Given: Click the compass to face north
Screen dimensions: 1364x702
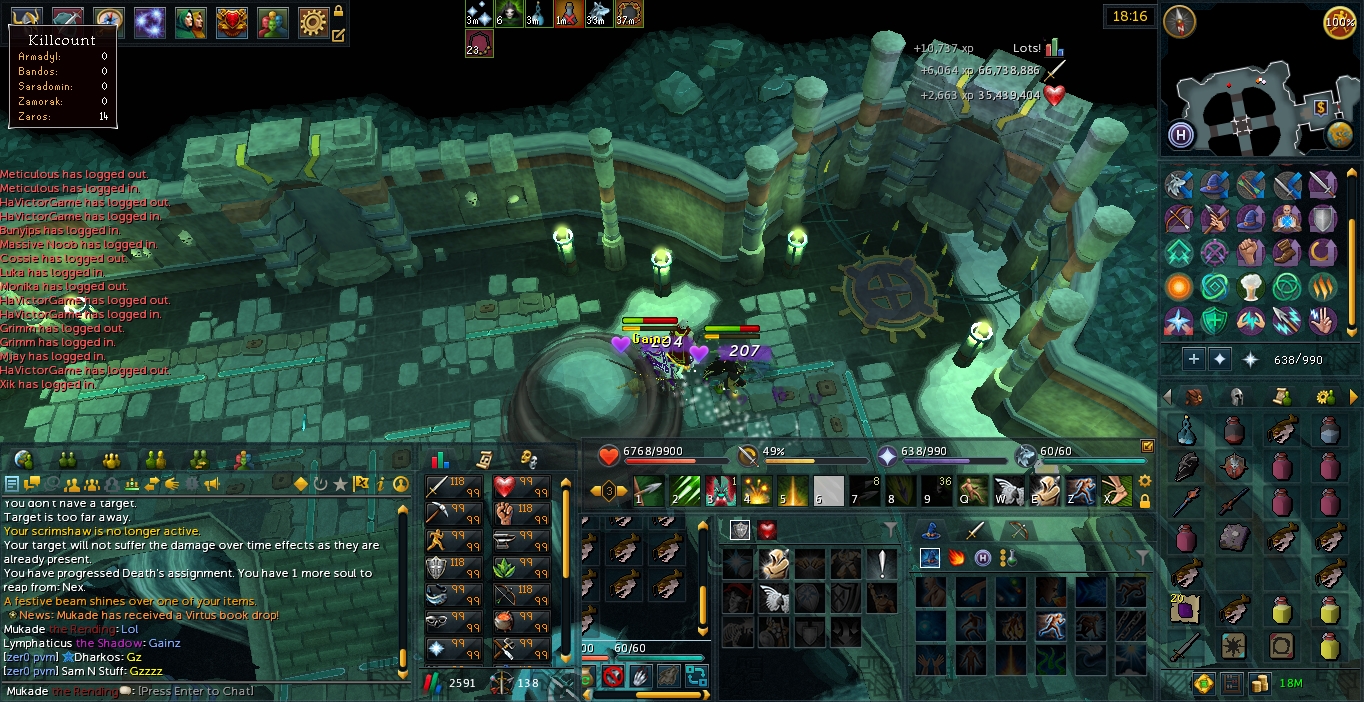Looking at the screenshot, I should [1179, 21].
